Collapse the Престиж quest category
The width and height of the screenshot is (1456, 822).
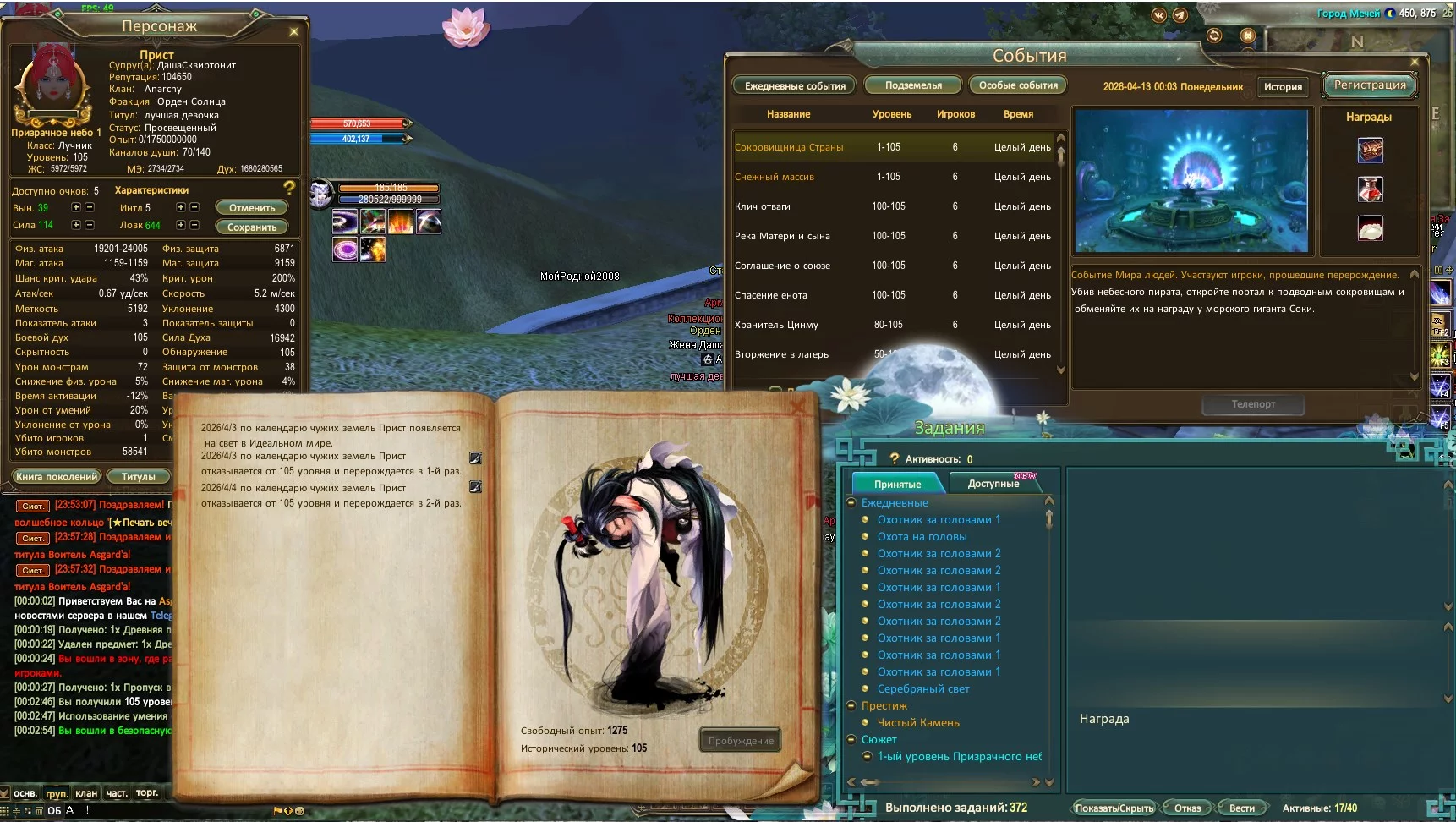tap(852, 706)
